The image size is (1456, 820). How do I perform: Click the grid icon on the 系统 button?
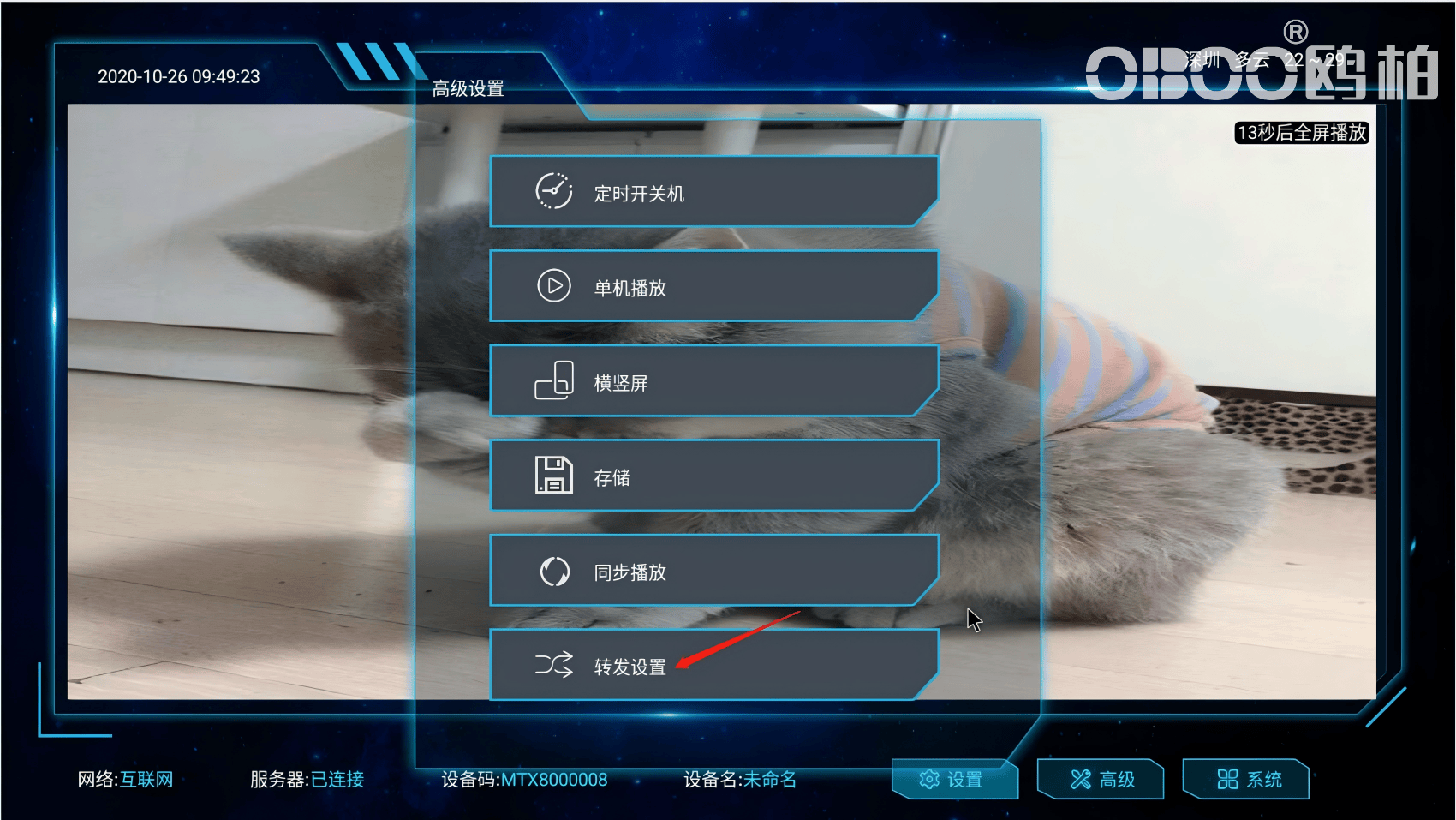pos(1226,780)
